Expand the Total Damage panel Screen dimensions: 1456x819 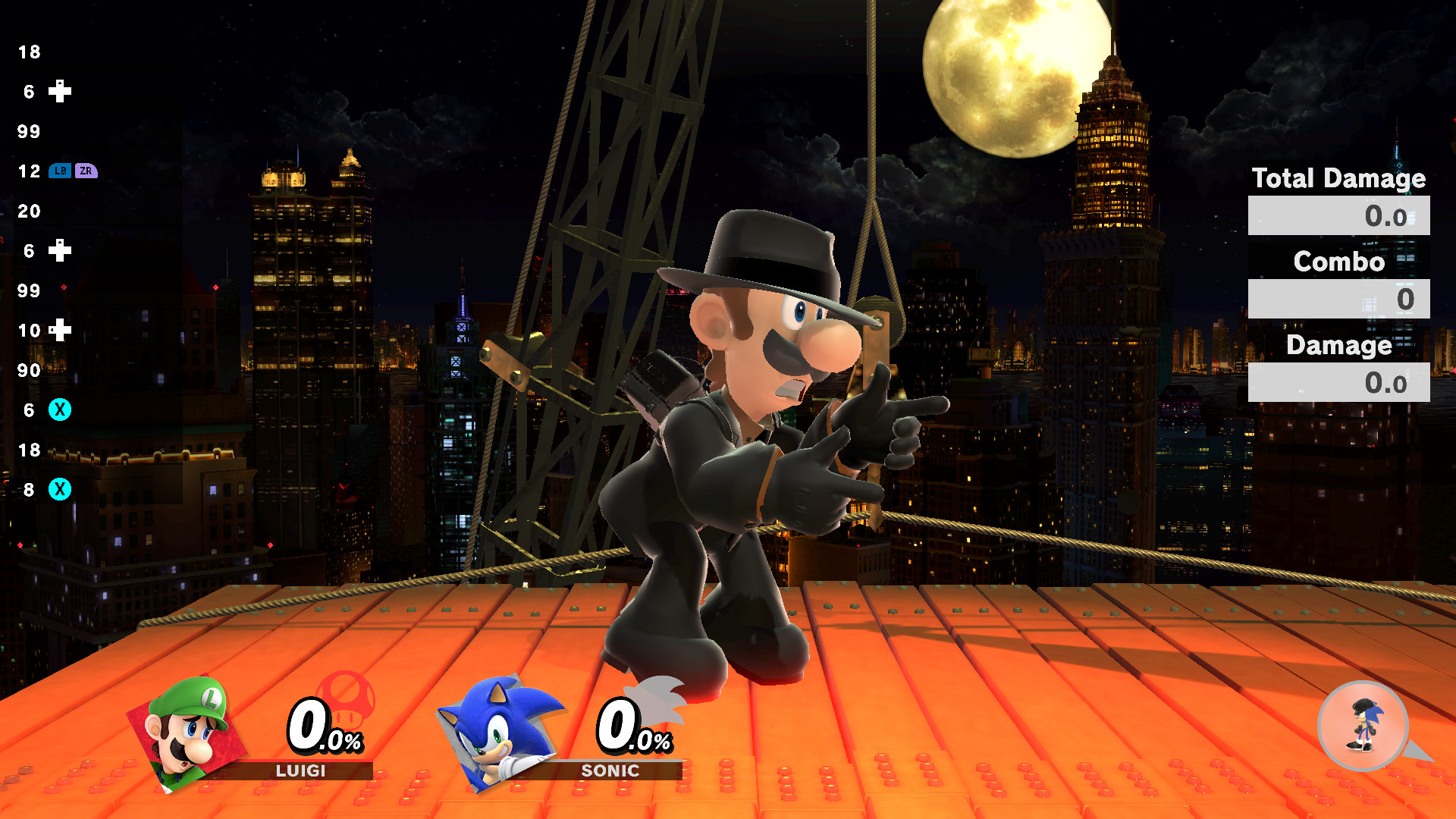tap(1339, 179)
